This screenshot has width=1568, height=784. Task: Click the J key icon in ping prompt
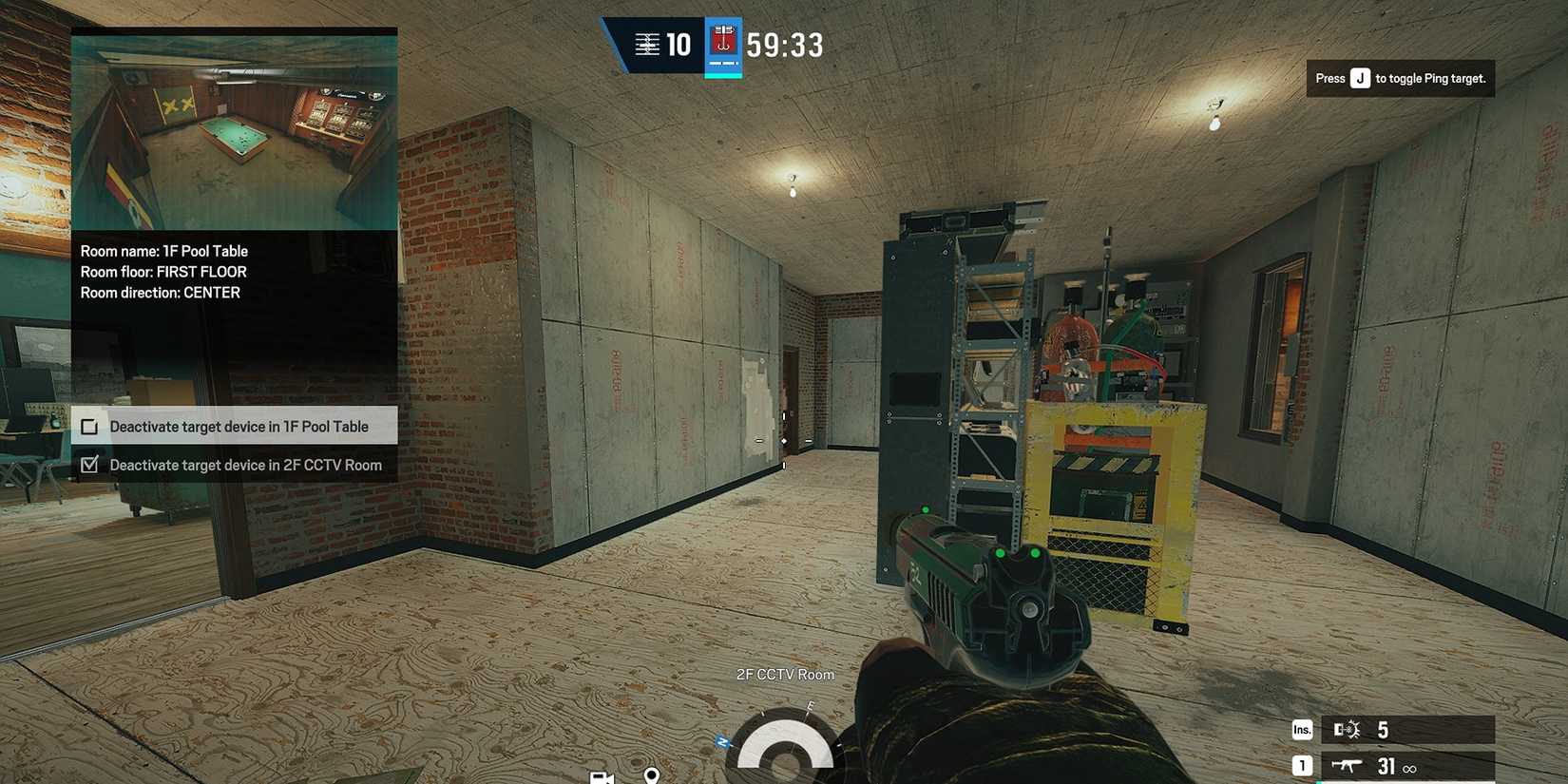coord(1360,78)
